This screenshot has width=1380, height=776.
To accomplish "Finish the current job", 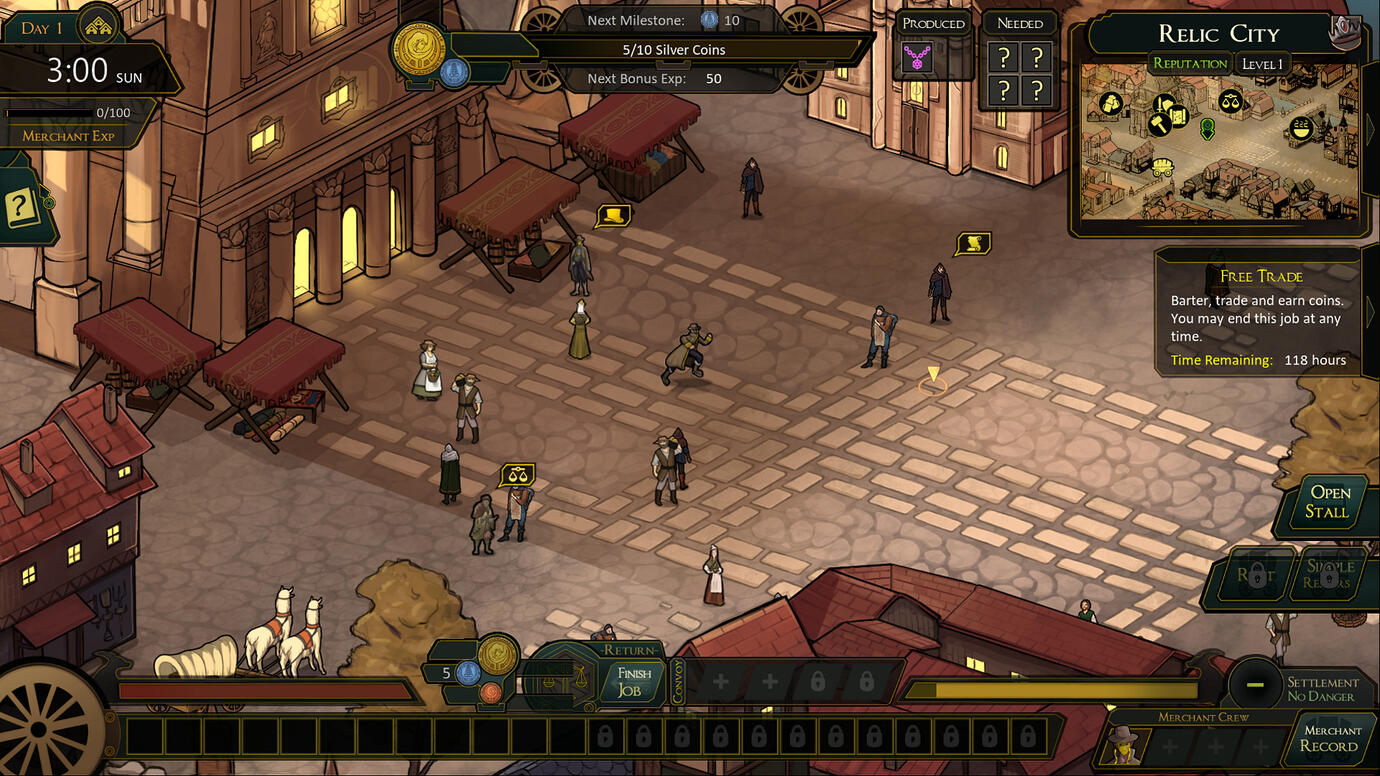I will (x=633, y=682).
